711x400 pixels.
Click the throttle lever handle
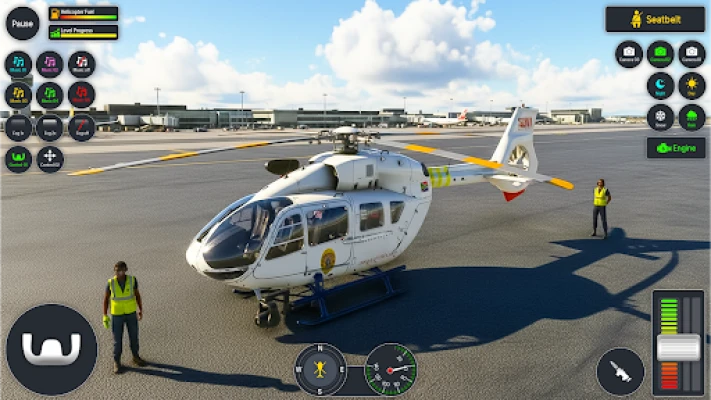coord(678,348)
